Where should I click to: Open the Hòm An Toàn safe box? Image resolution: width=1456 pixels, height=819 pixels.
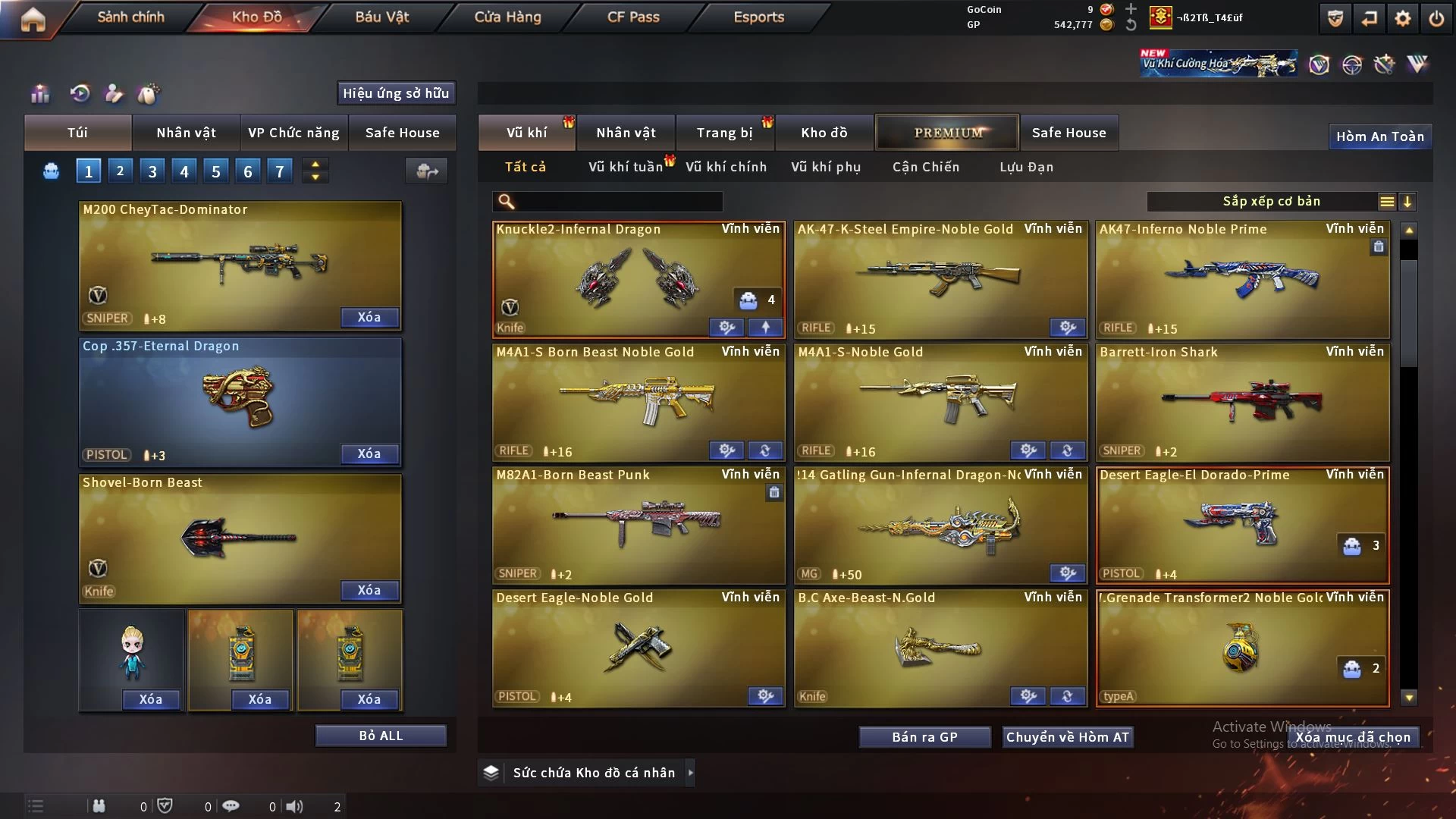[x=1379, y=136]
